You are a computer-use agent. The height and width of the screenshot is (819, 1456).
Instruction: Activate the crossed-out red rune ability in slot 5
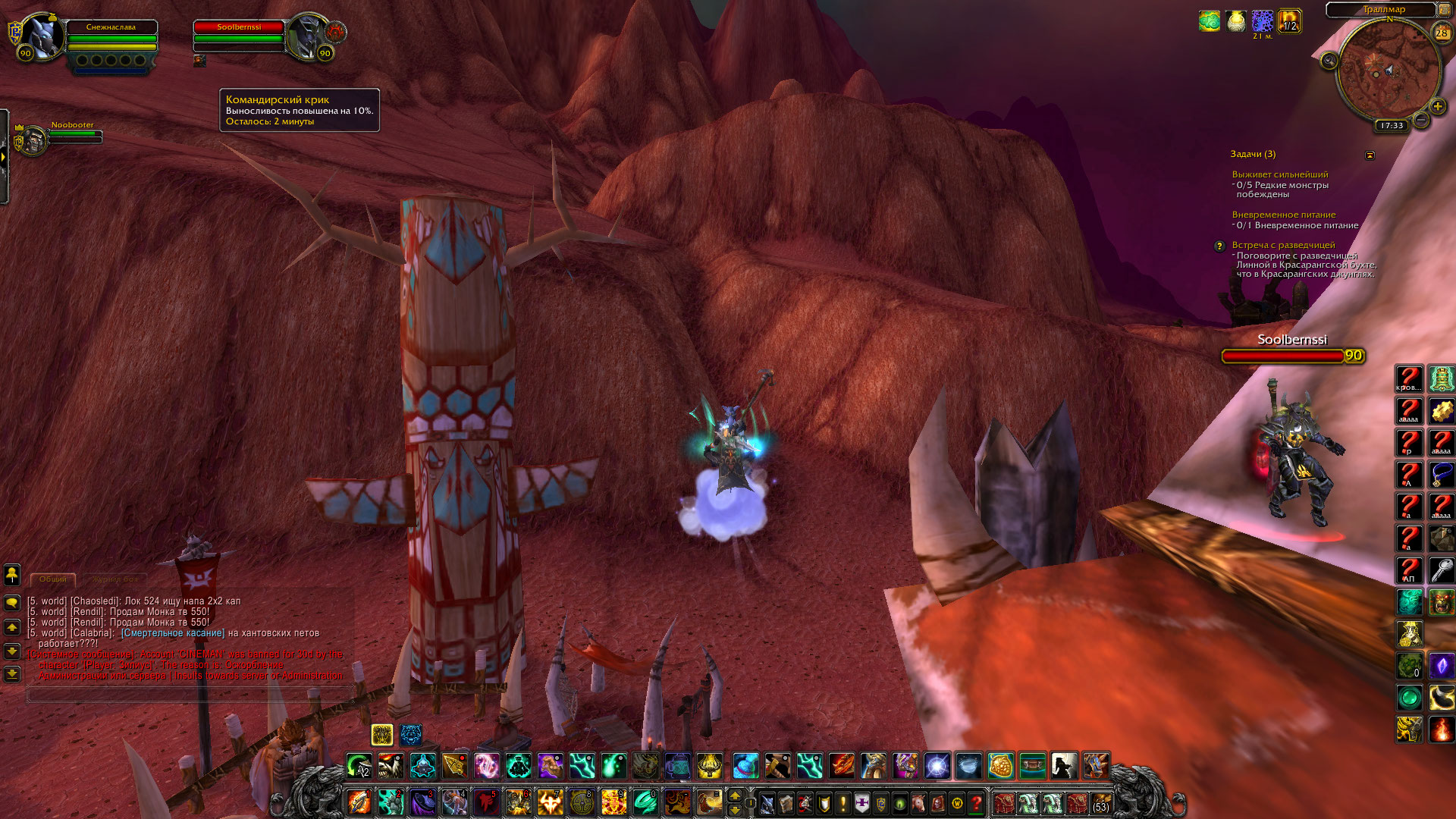[487, 802]
